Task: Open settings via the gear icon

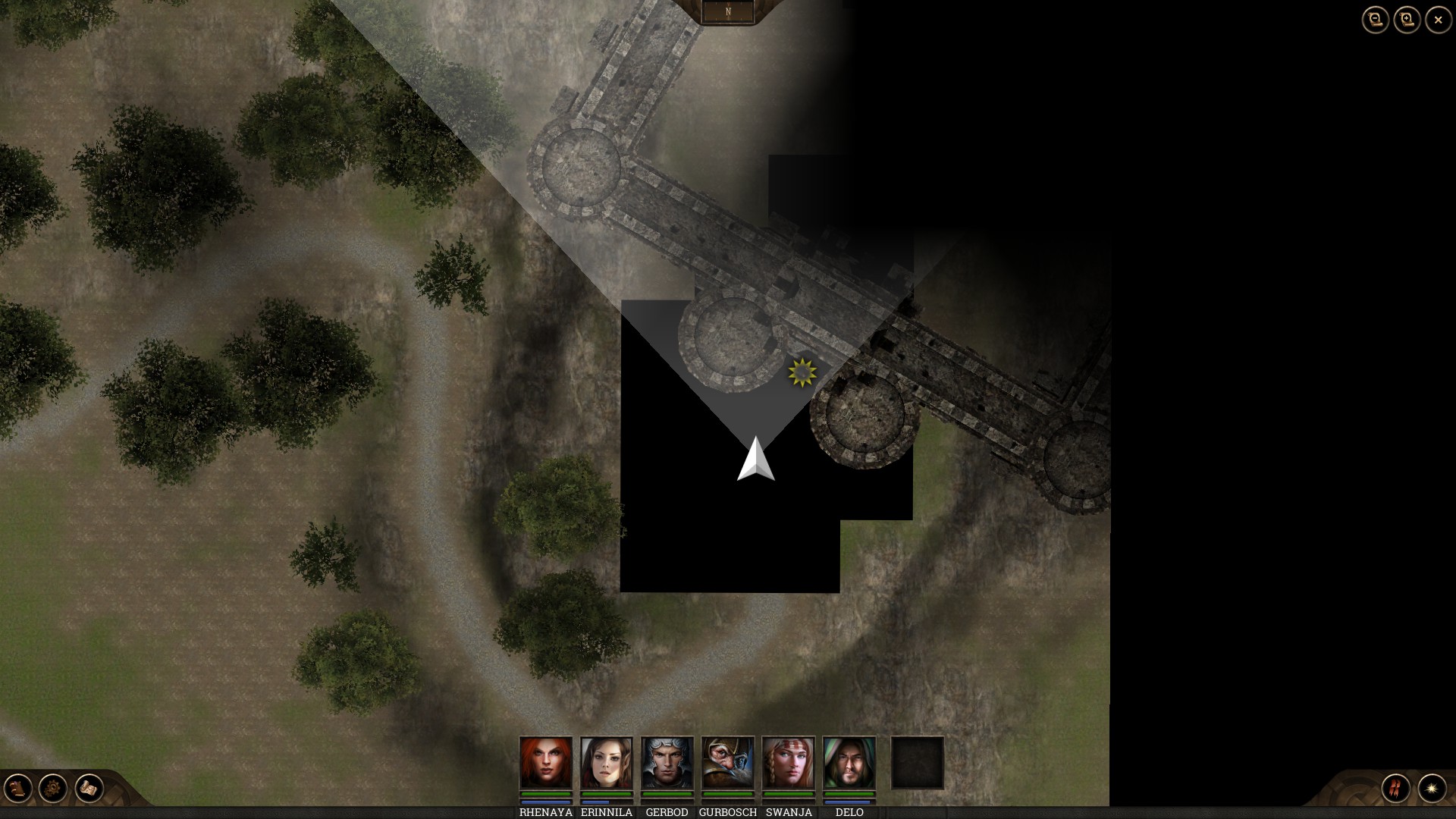Action: click(x=53, y=789)
